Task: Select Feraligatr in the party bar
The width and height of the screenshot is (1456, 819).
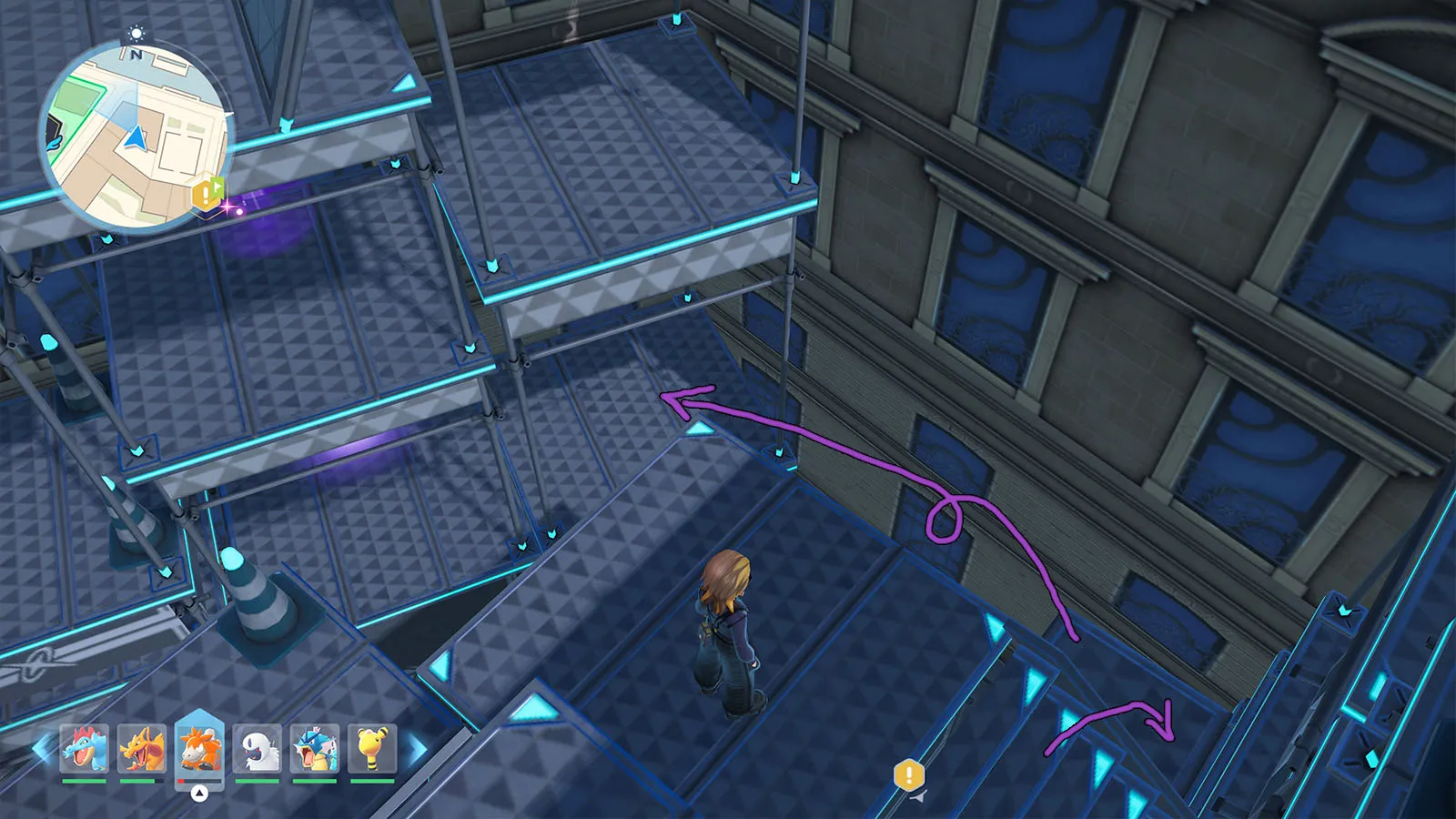Action: pyautogui.click(x=85, y=749)
